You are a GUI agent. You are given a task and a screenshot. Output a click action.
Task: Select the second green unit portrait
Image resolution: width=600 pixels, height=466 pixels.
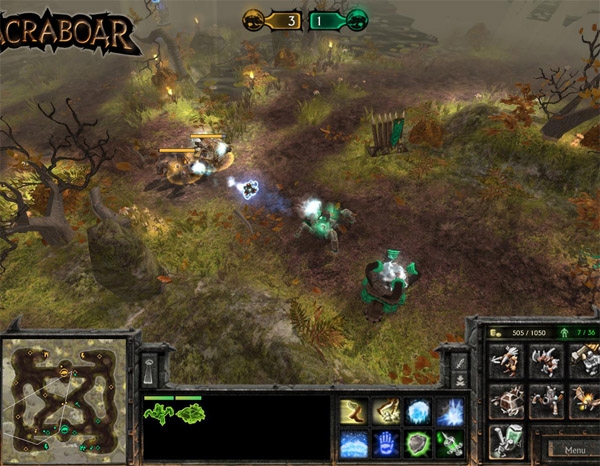tap(190, 413)
